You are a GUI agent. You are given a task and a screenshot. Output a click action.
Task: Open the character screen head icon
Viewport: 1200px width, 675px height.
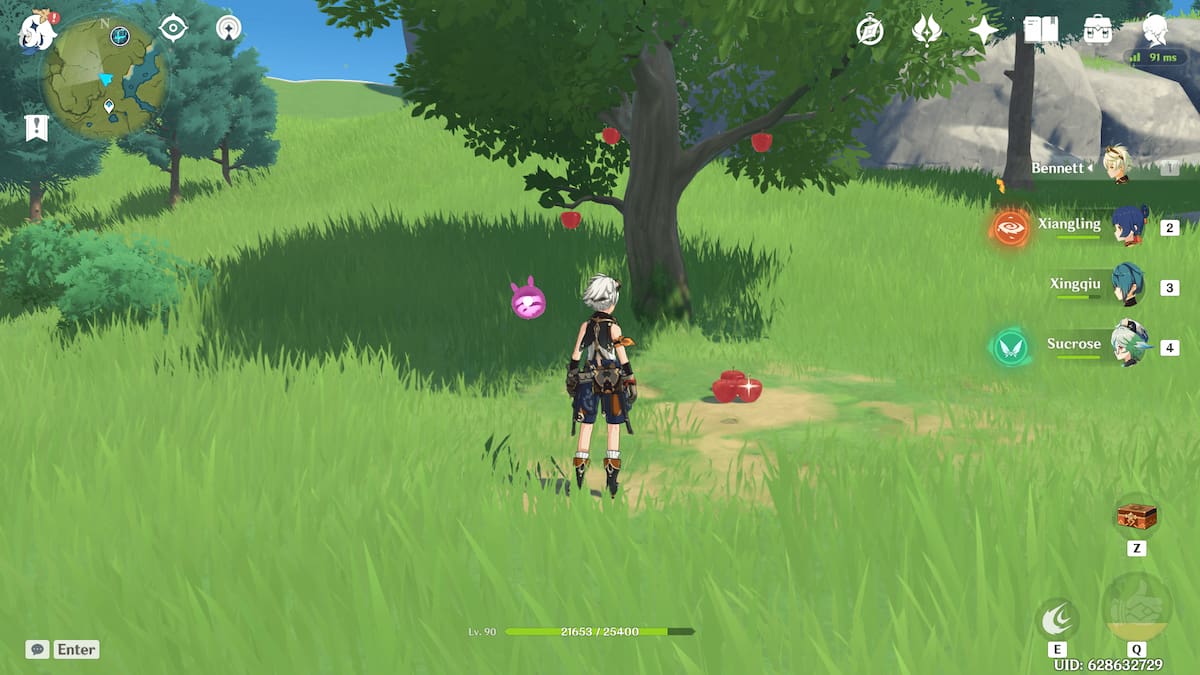pyautogui.click(x=1156, y=30)
